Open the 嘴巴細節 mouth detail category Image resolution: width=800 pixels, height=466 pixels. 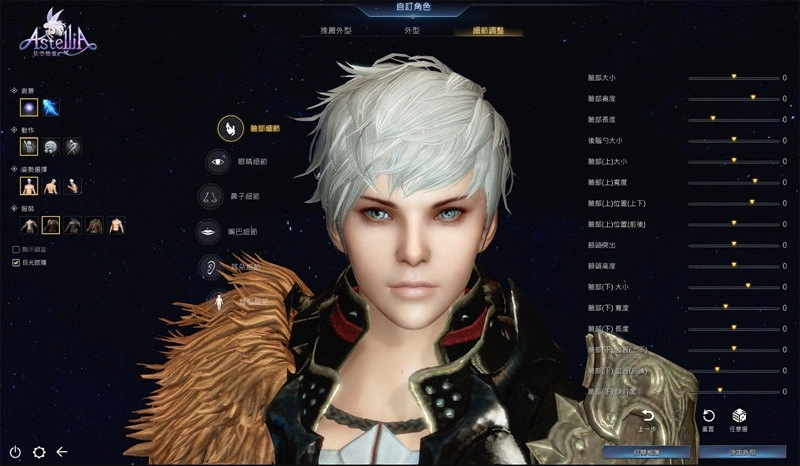click(x=208, y=231)
